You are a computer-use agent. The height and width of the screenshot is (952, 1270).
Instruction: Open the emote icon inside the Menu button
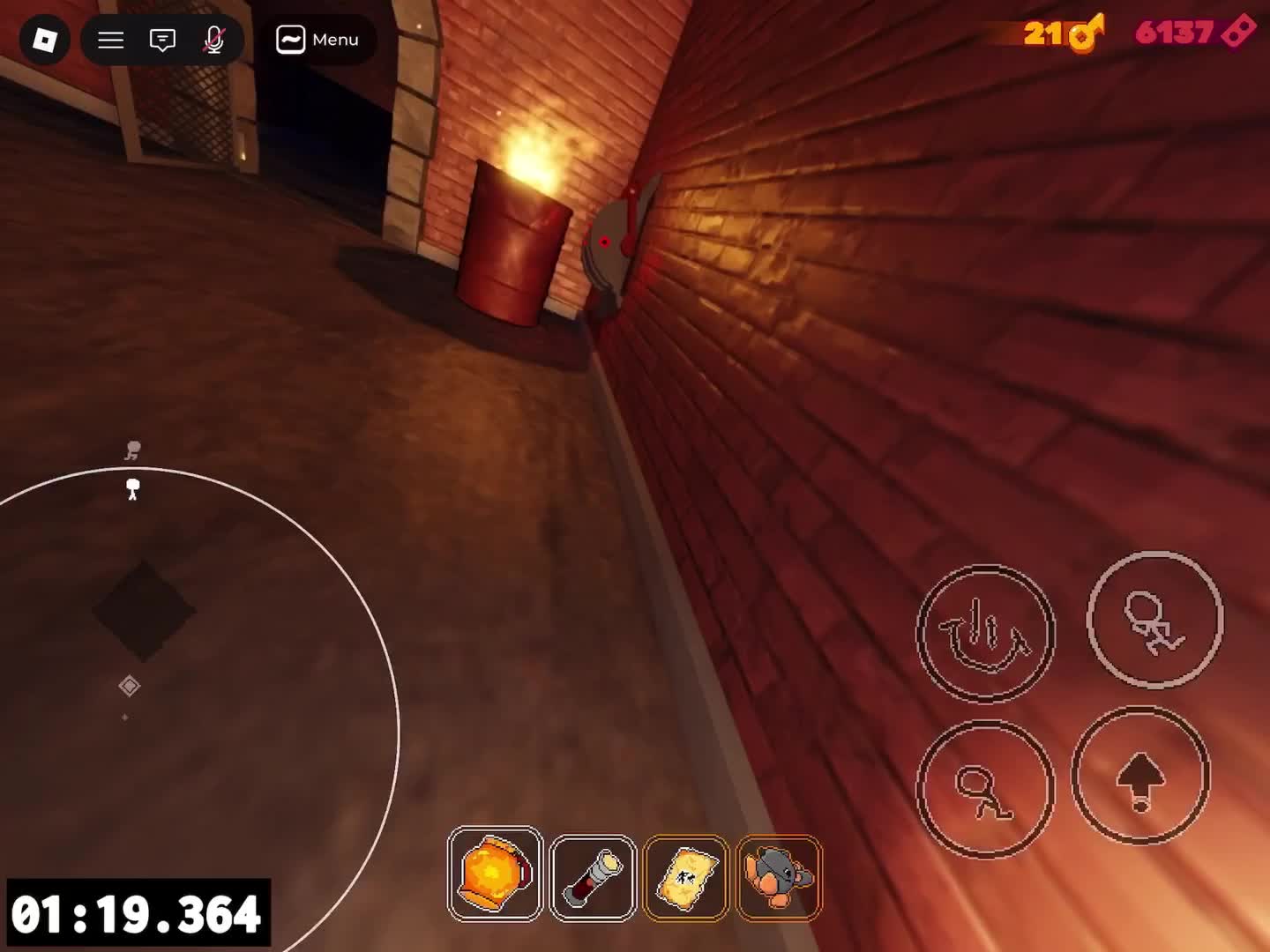(x=291, y=39)
